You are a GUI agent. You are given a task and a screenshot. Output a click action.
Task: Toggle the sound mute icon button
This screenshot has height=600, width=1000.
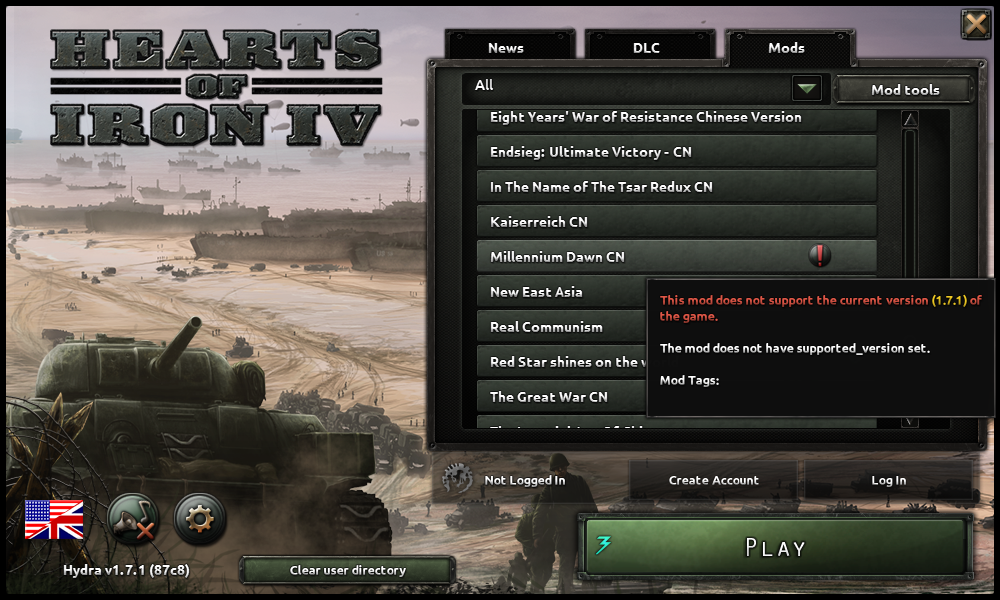tap(133, 519)
